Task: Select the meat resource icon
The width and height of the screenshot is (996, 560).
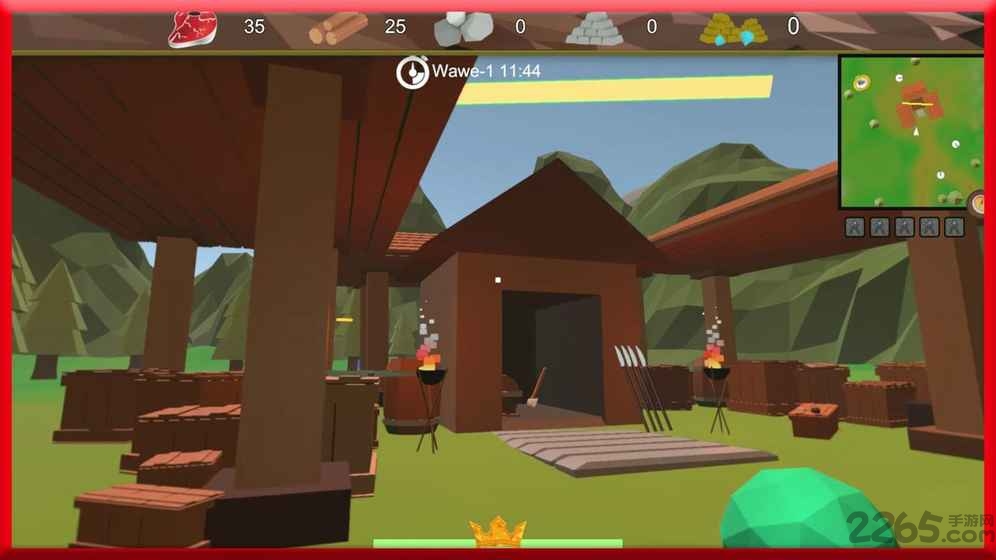Action: coord(192,28)
